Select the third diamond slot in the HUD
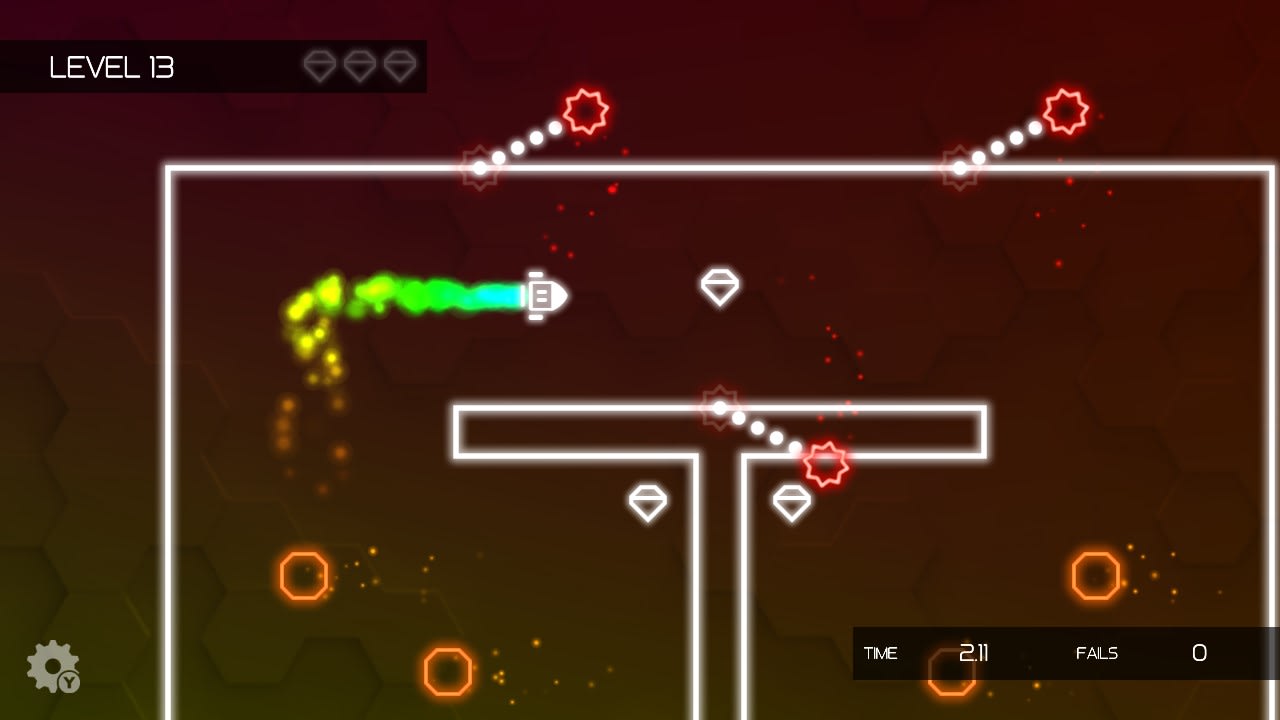 (400, 67)
